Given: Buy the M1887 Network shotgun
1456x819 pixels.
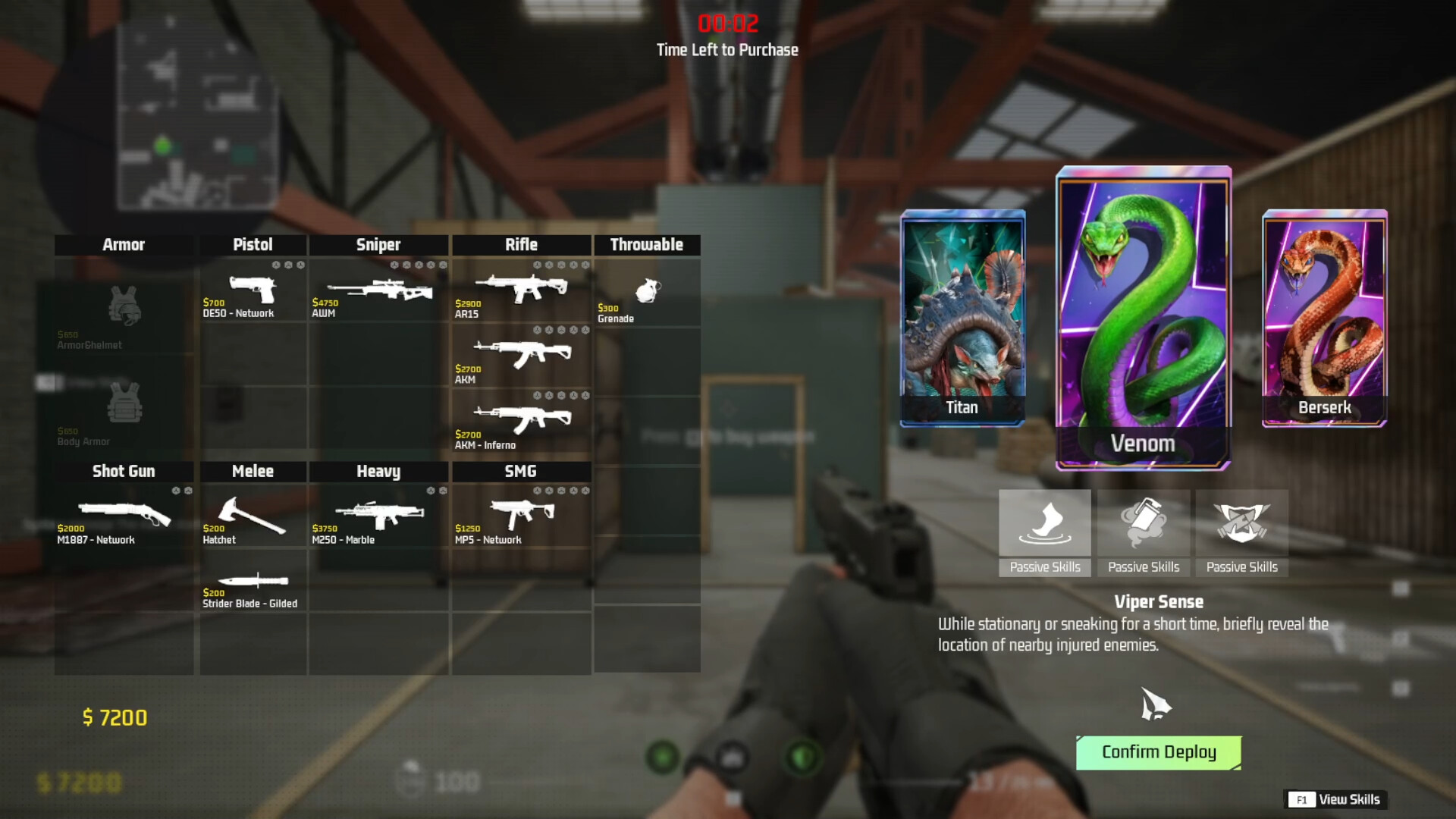Looking at the screenshot, I should tap(124, 516).
